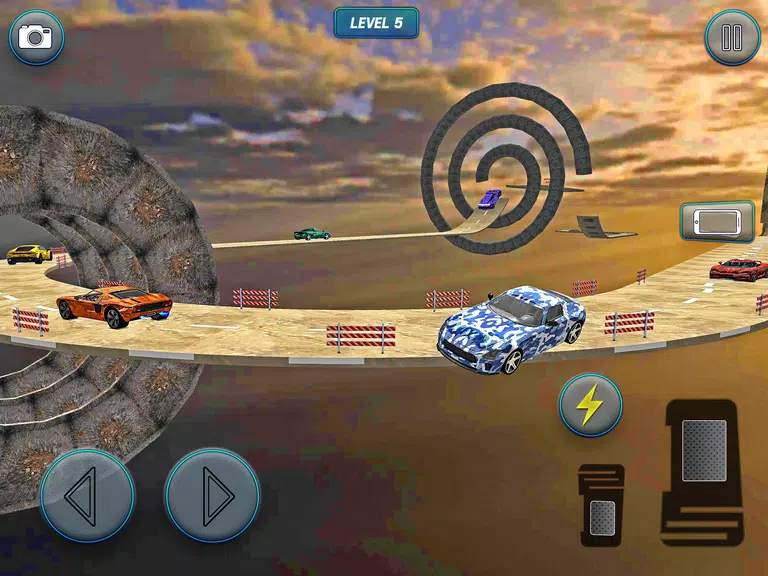The image size is (768, 576).
Task: Switch control mode with the phone icon
Action: (x=716, y=221)
